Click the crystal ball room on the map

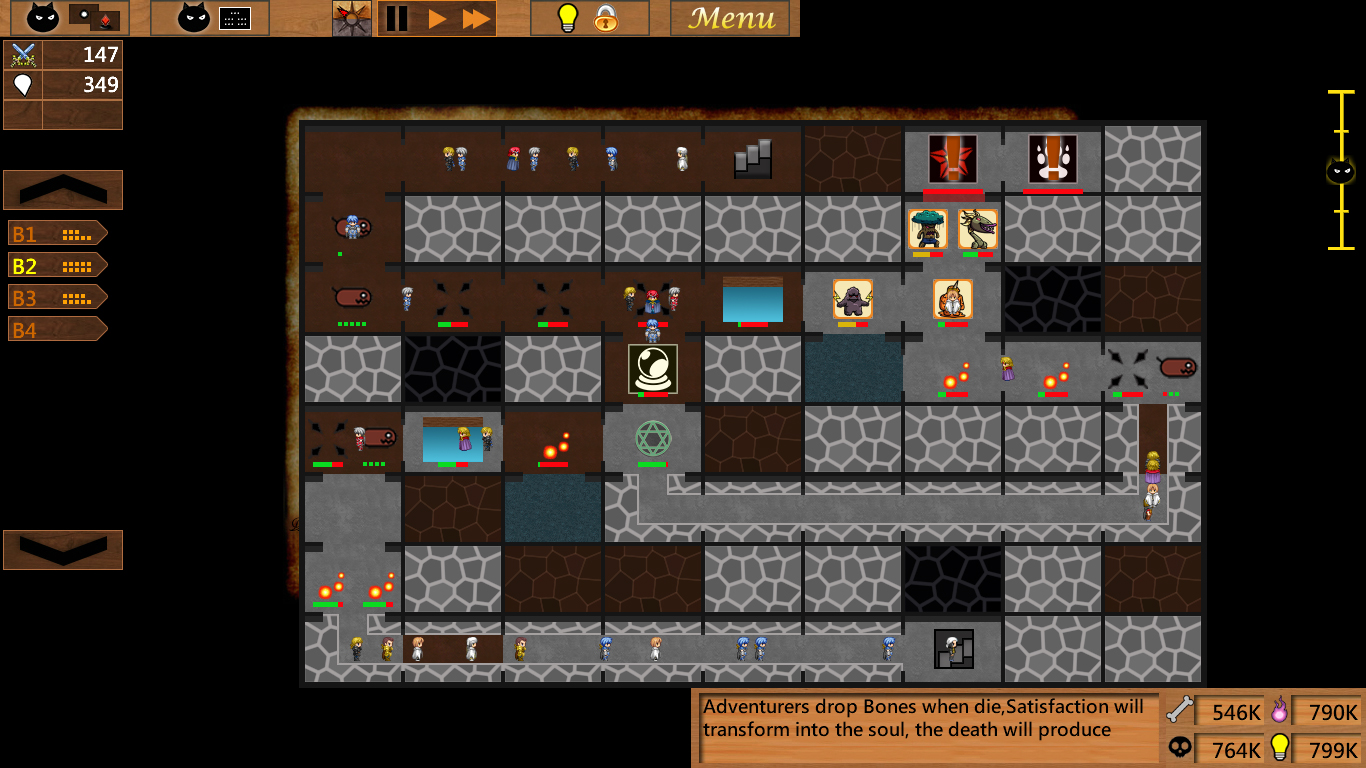(651, 368)
